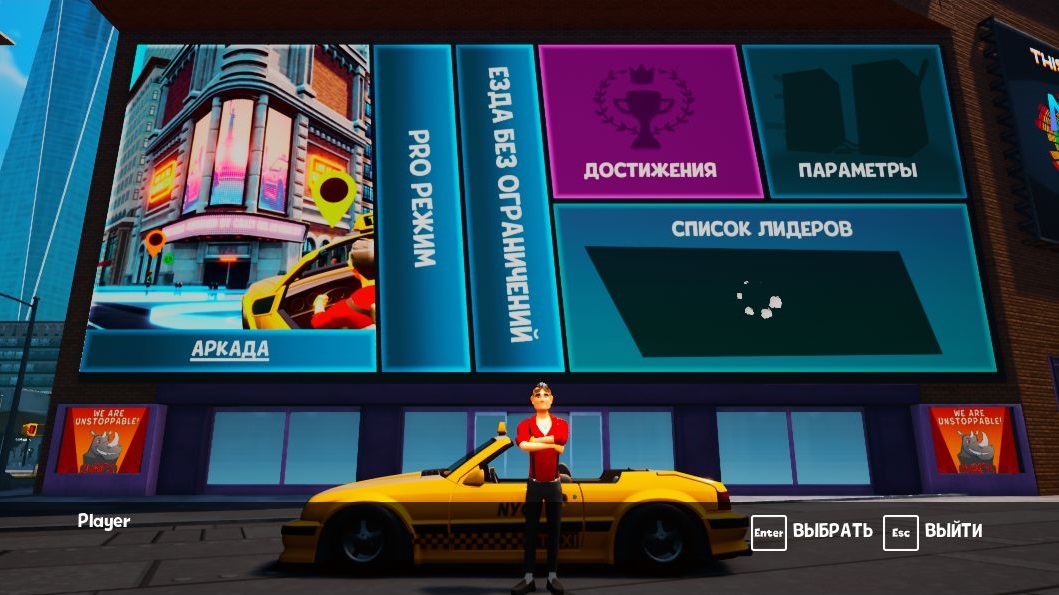Choose the PRO режим panel

click(x=423, y=205)
